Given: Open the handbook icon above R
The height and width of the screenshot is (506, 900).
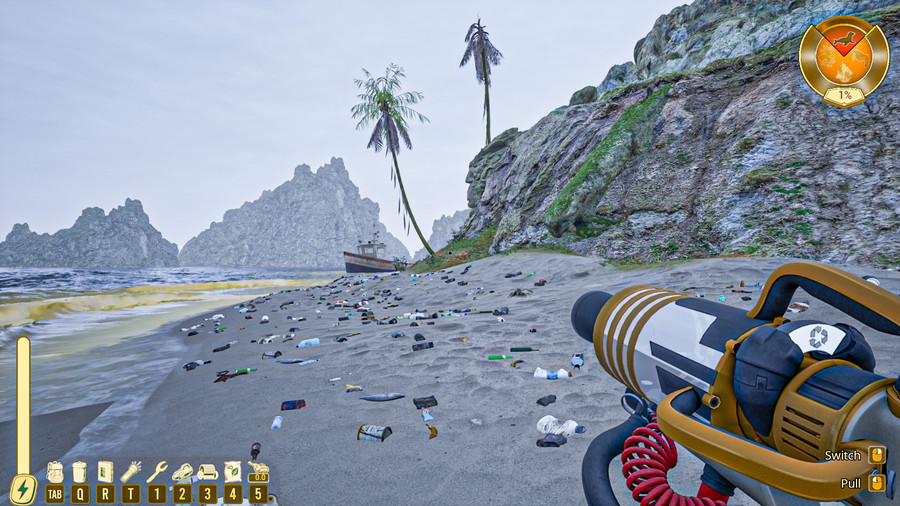Looking at the screenshot, I should [105, 472].
